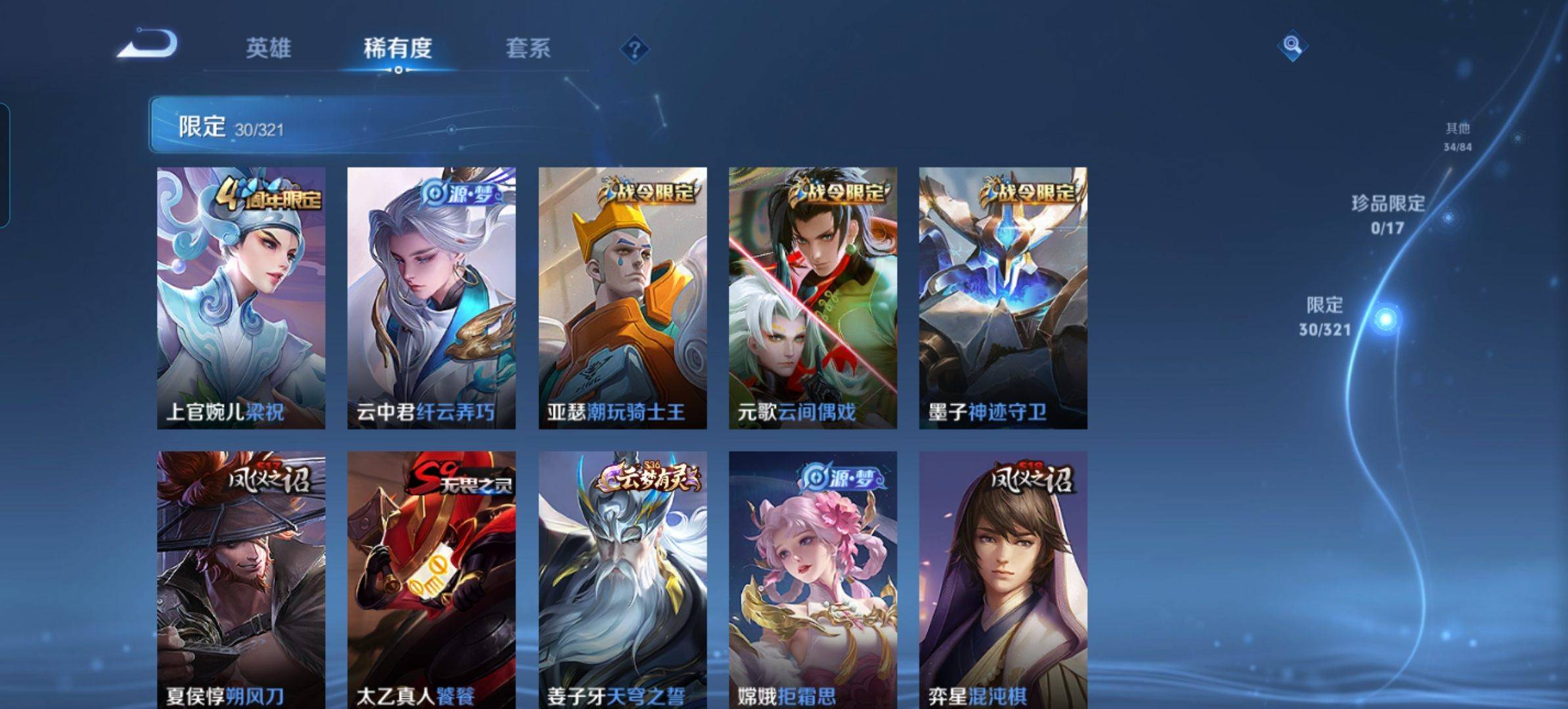Jump to the 其他 rarity section
Screen dimensions: 1568x709
tap(1457, 137)
